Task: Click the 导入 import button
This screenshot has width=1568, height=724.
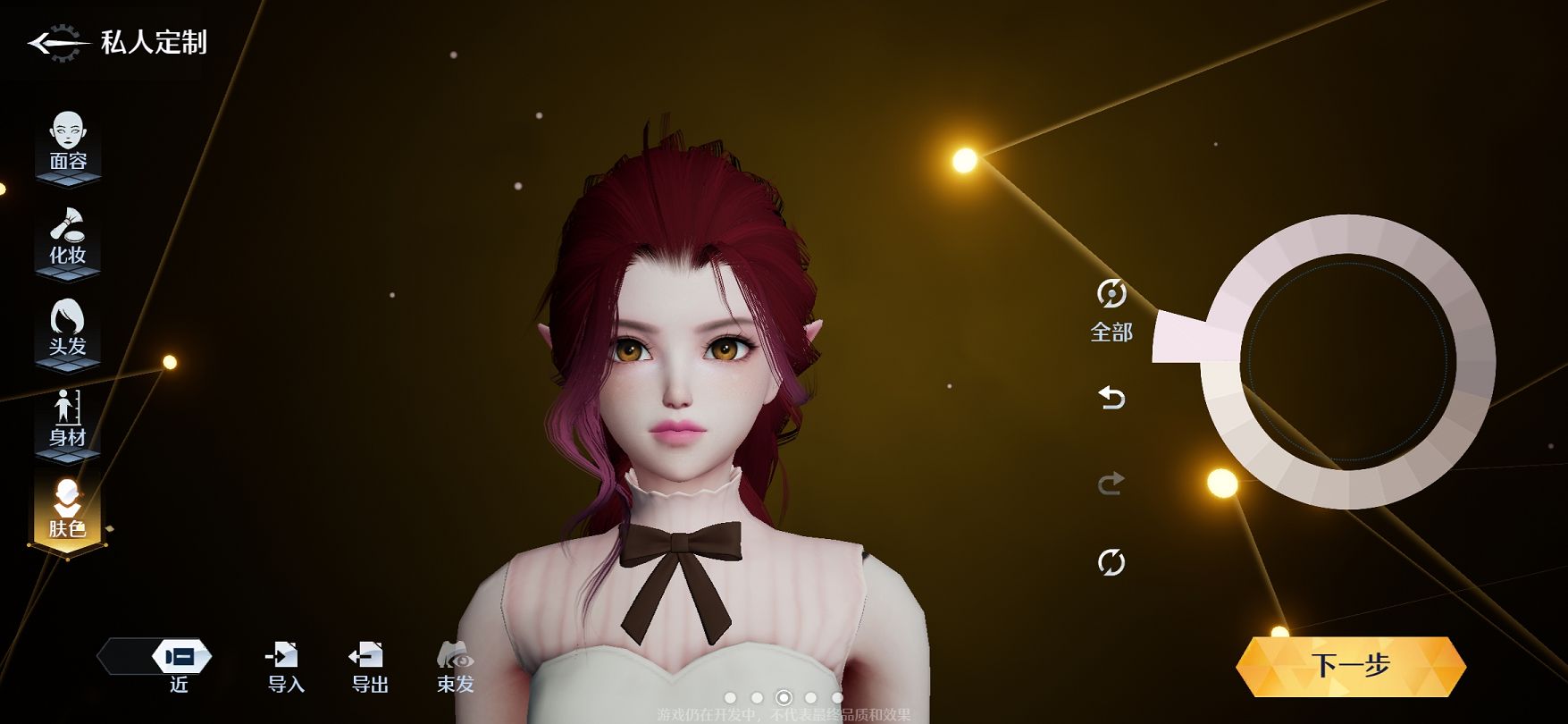Action: (x=285, y=667)
